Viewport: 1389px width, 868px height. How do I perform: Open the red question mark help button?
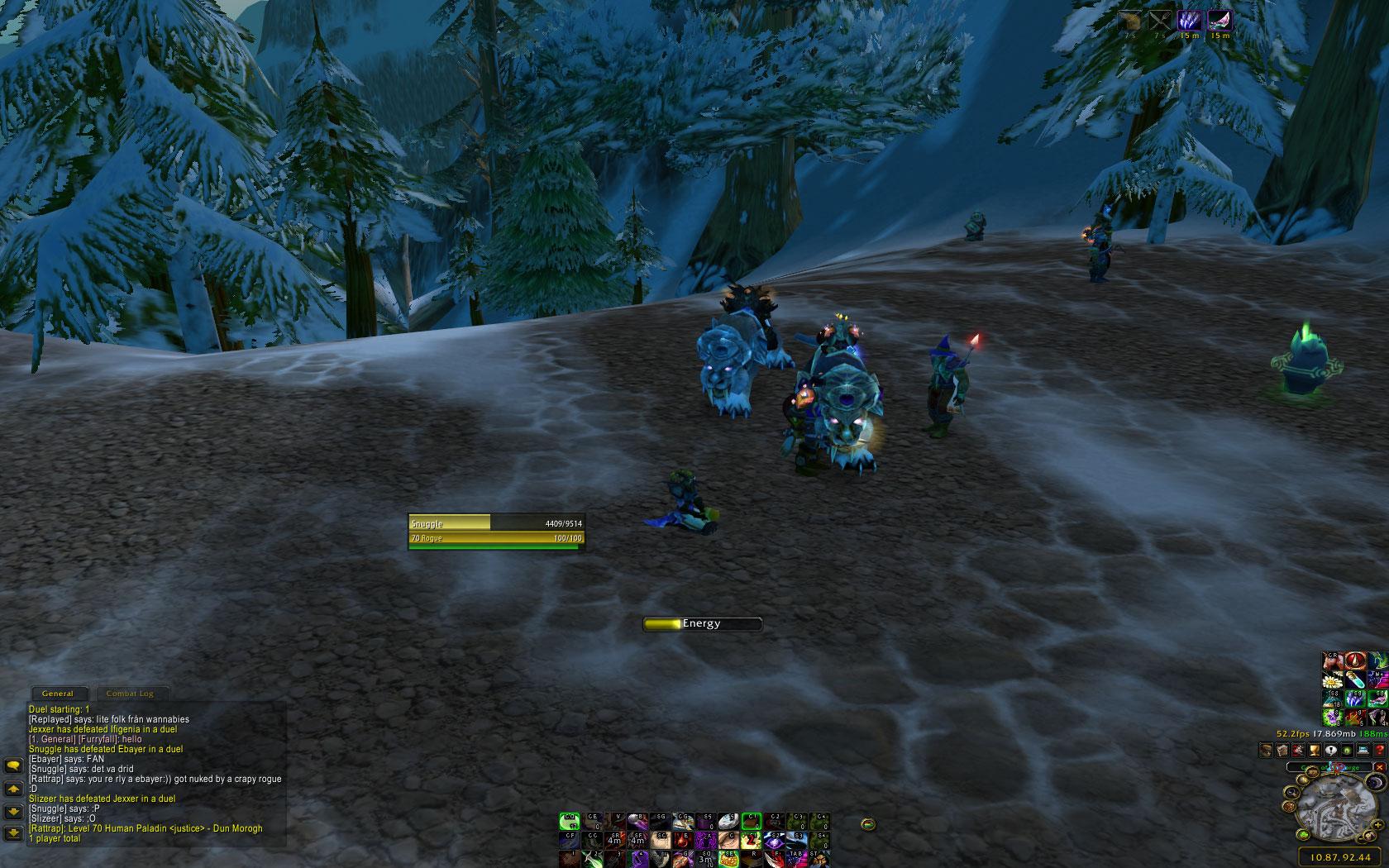pos(1379,751)
